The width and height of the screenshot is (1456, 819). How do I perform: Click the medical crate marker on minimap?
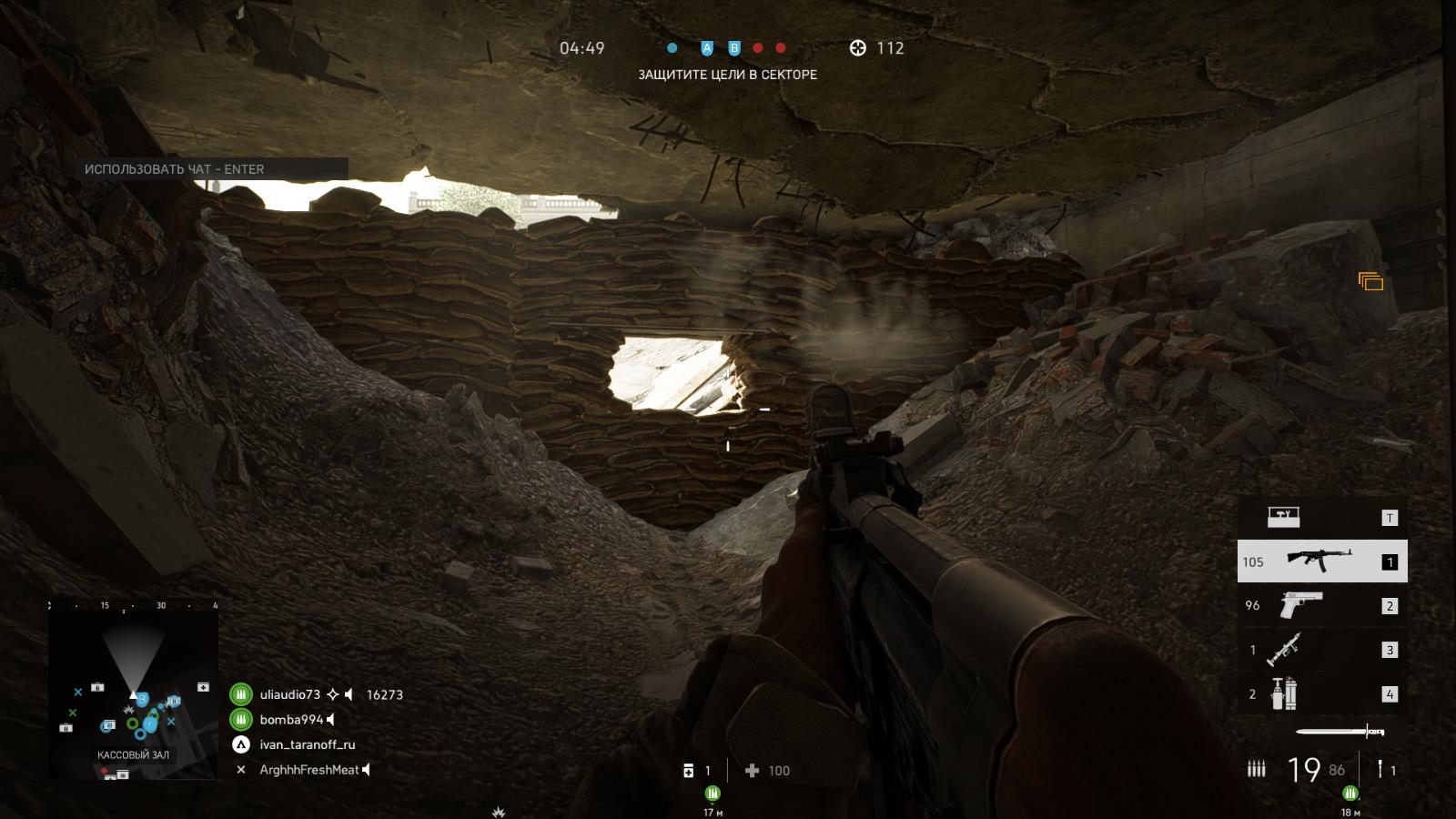[204, 687]
